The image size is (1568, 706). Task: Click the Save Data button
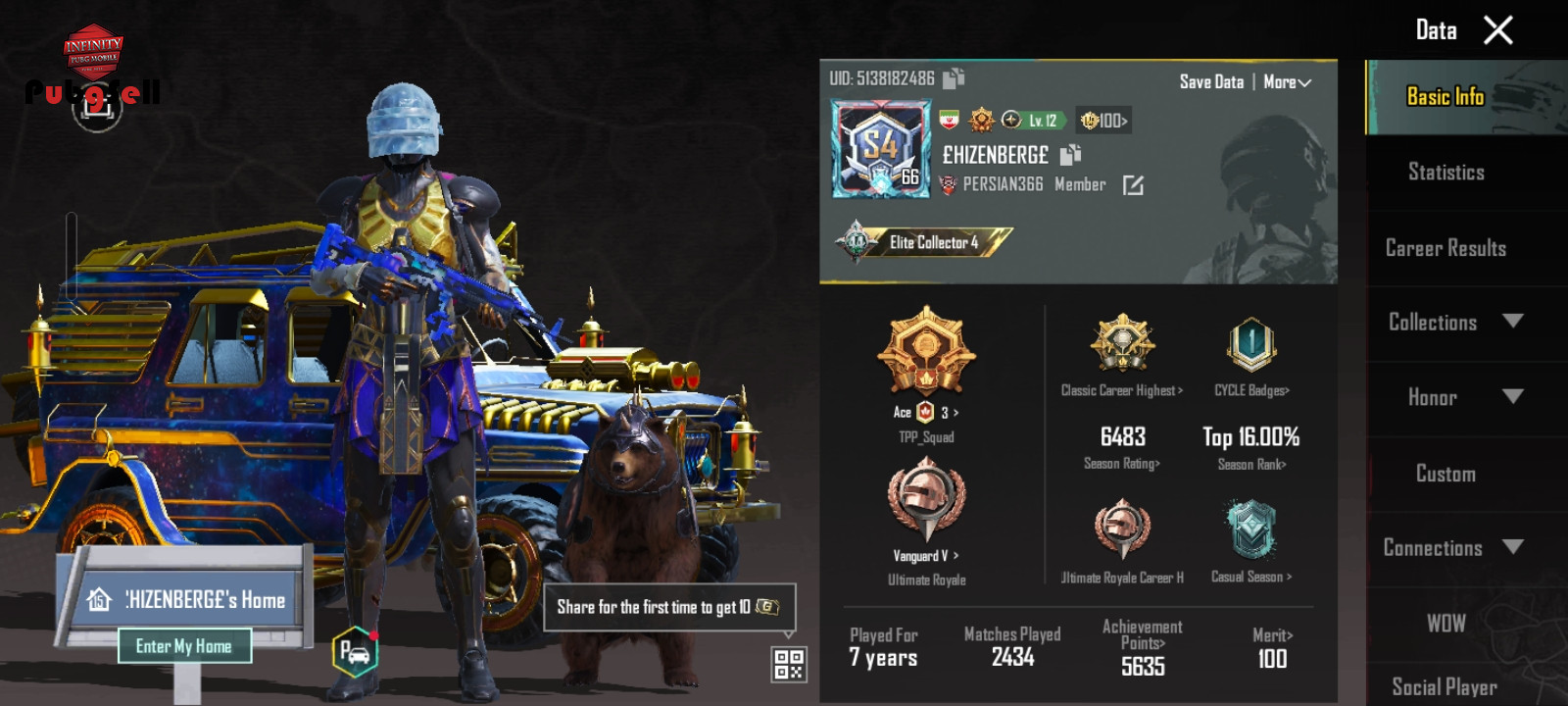pyautogui.click(x=1211, y=82)
